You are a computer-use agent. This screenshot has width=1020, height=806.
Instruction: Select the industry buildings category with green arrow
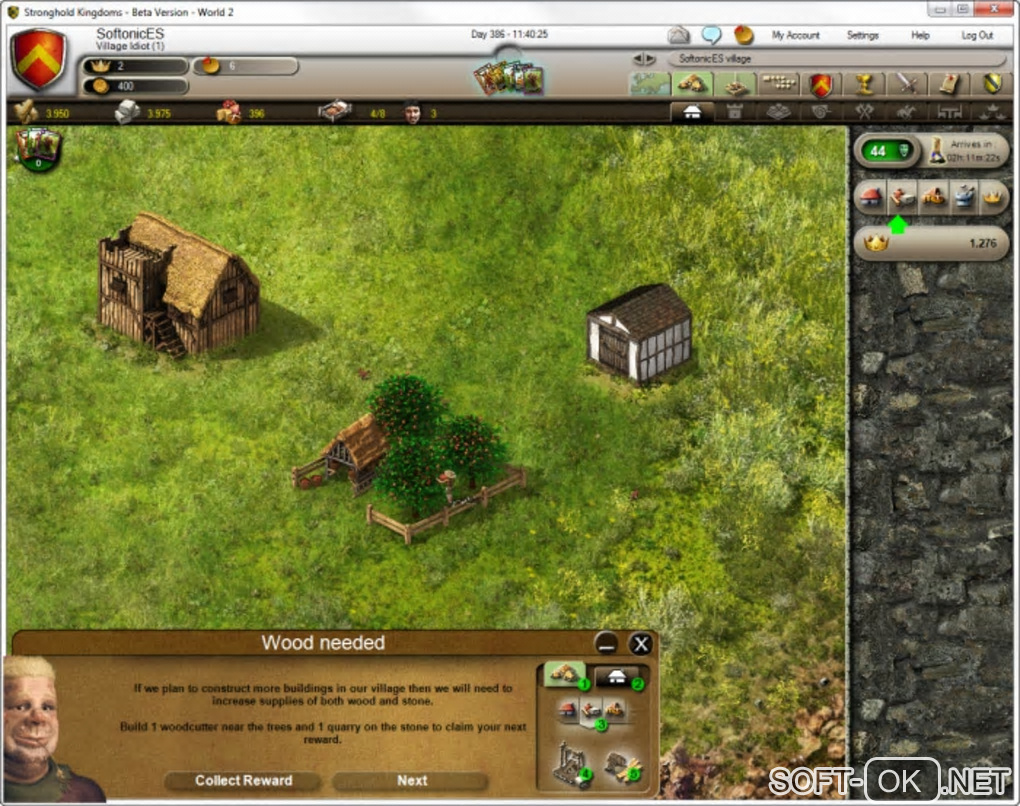899,197
